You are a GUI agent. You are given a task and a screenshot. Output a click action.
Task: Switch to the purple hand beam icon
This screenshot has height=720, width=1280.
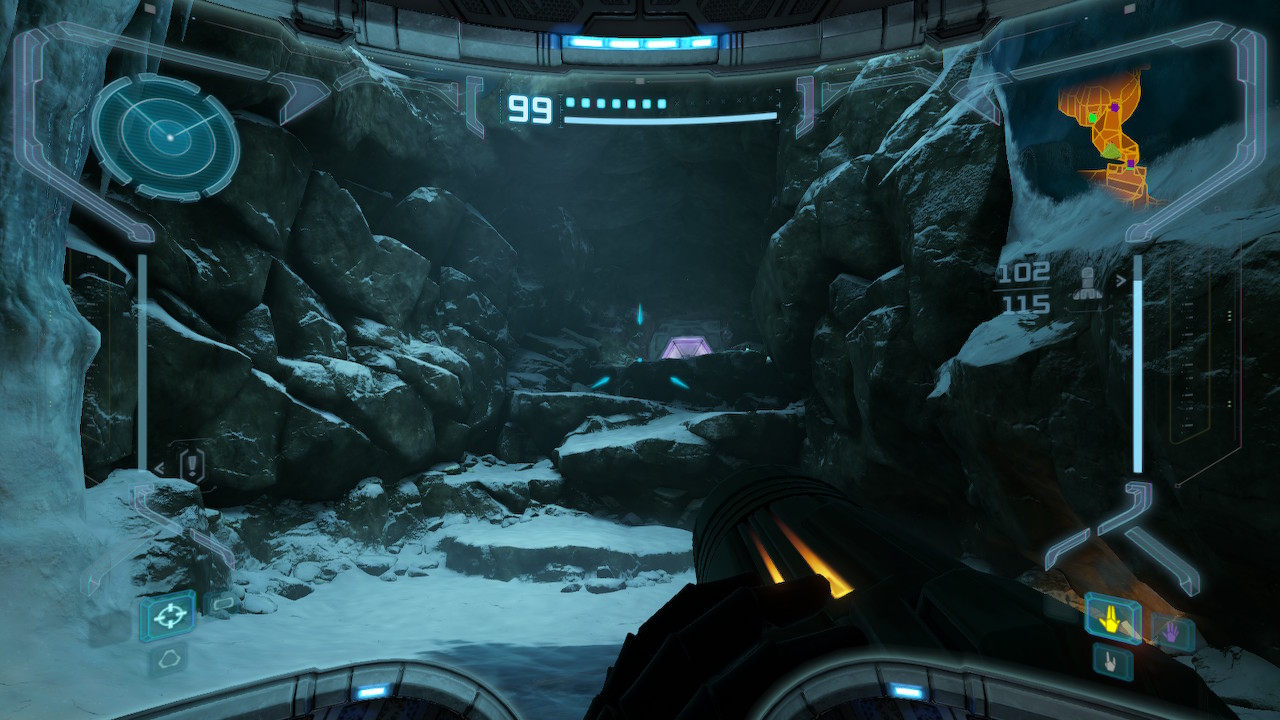coord(1170,632)
